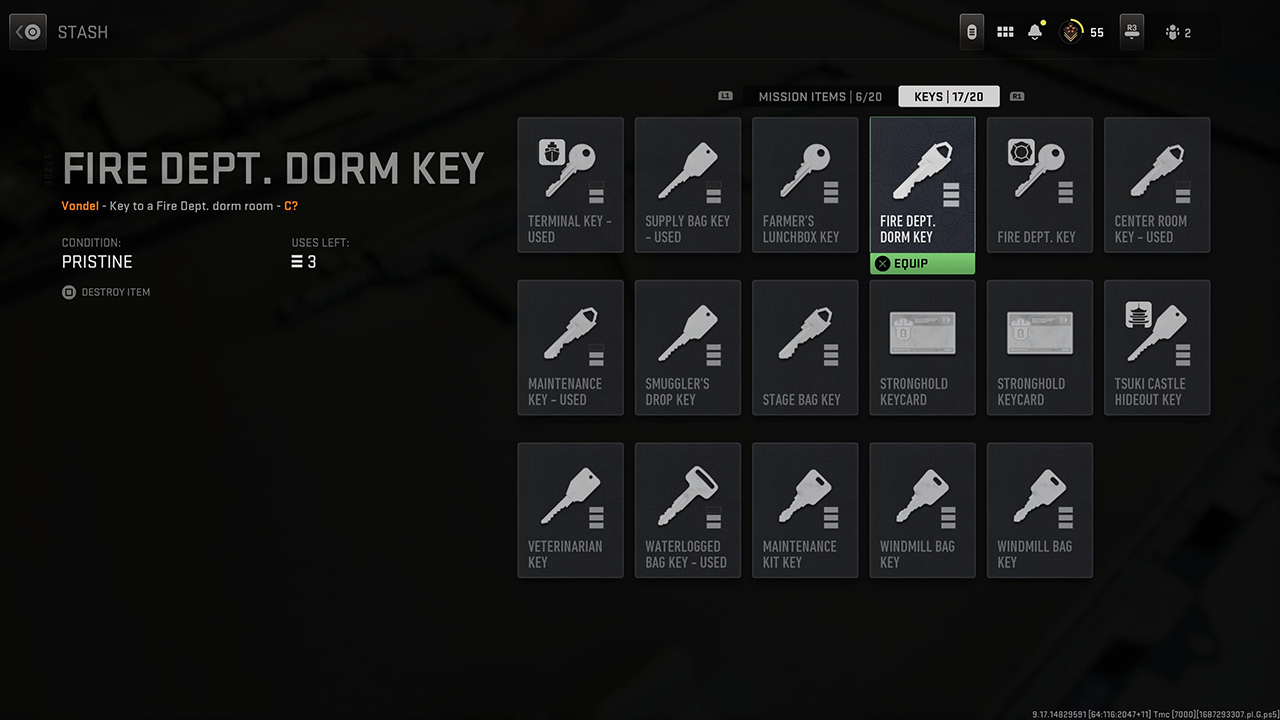This screenshot has height=720, width=1280.
Task: Click Destroy Item for the selected key
Action: (x=106, y=292)
